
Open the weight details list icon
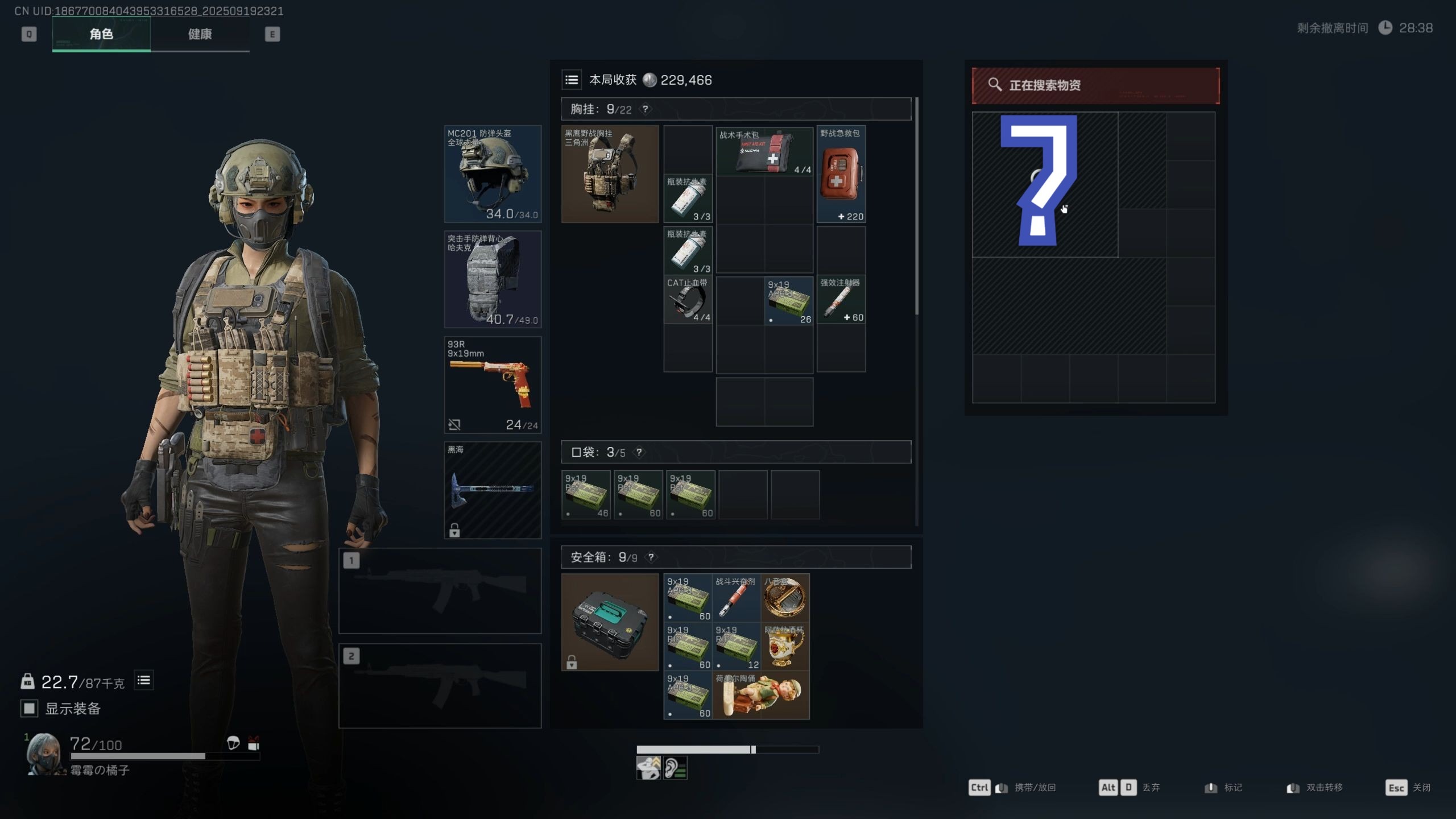[144, 680]
